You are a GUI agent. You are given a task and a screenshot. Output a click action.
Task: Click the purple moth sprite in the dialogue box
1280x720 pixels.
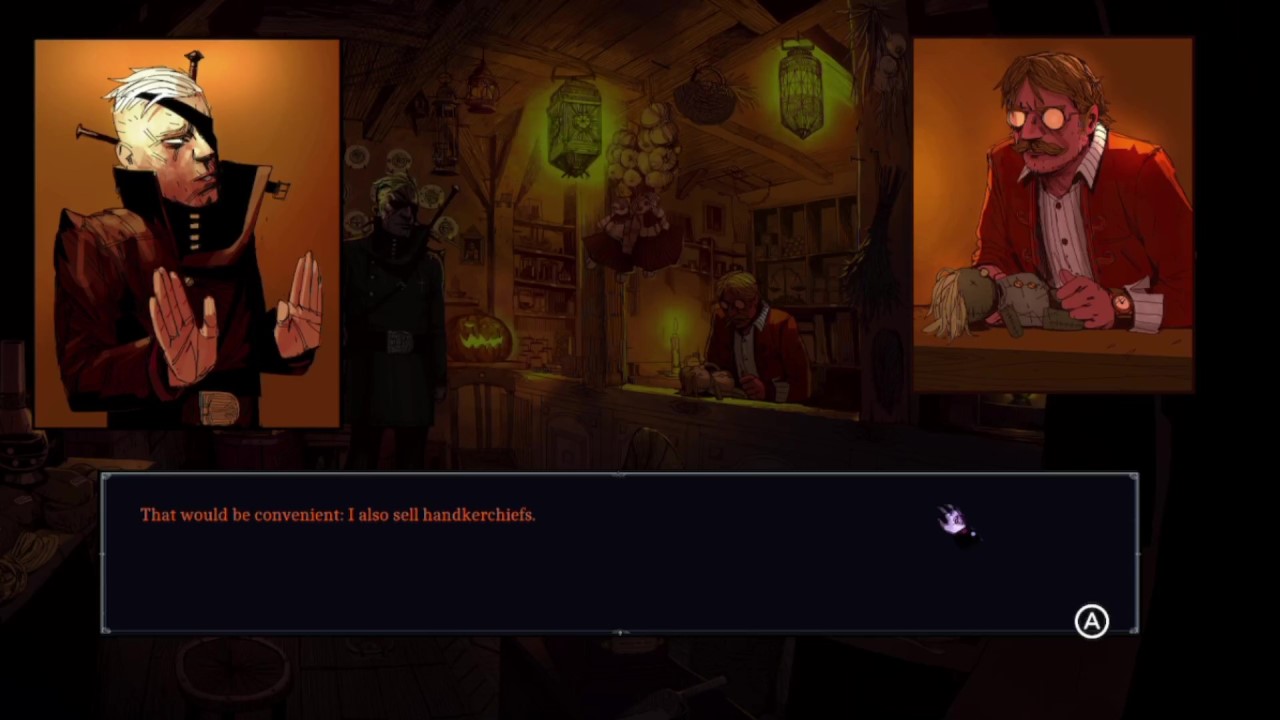952,519
